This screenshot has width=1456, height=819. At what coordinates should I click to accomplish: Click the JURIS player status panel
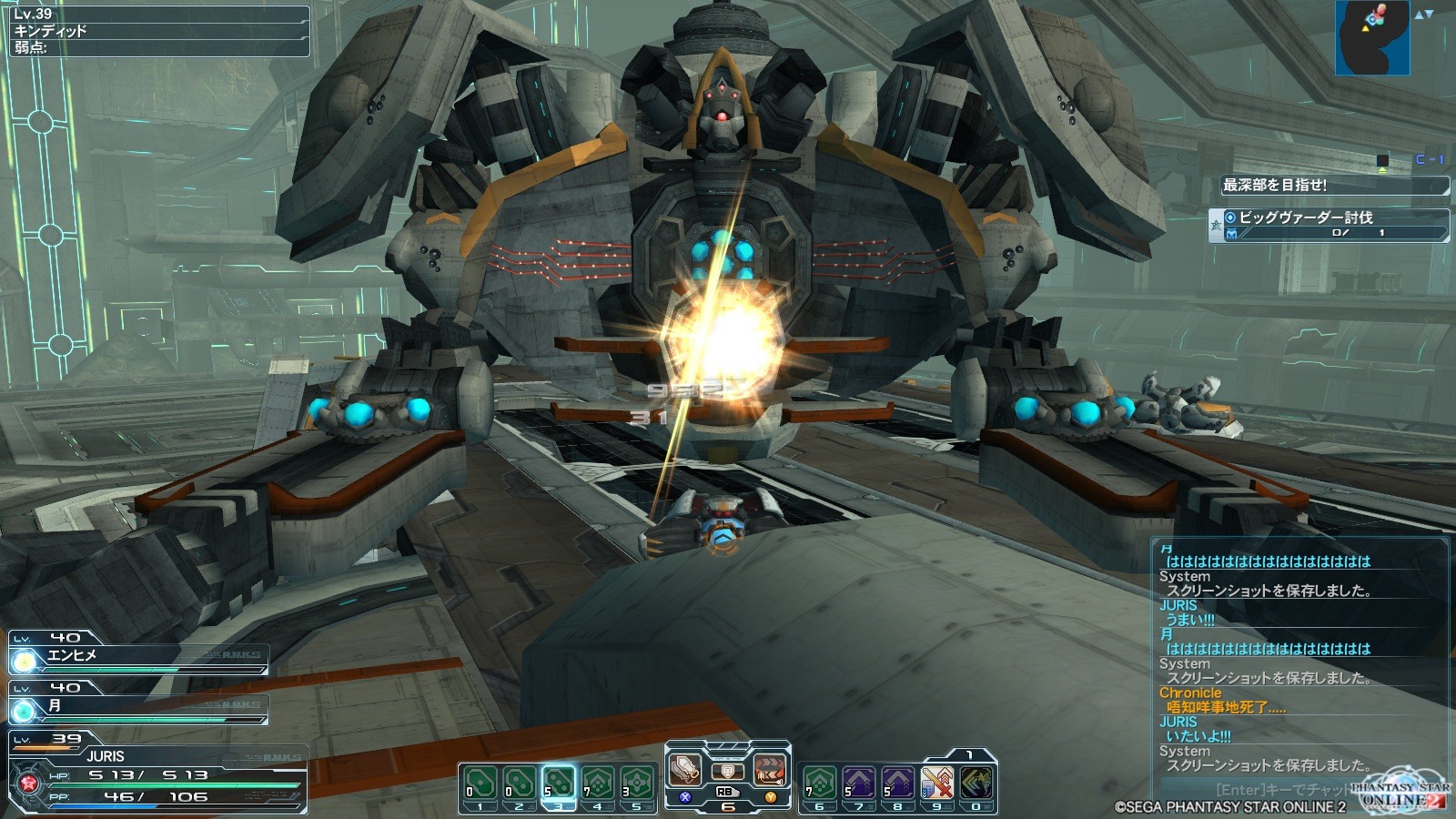coord(157,774)
